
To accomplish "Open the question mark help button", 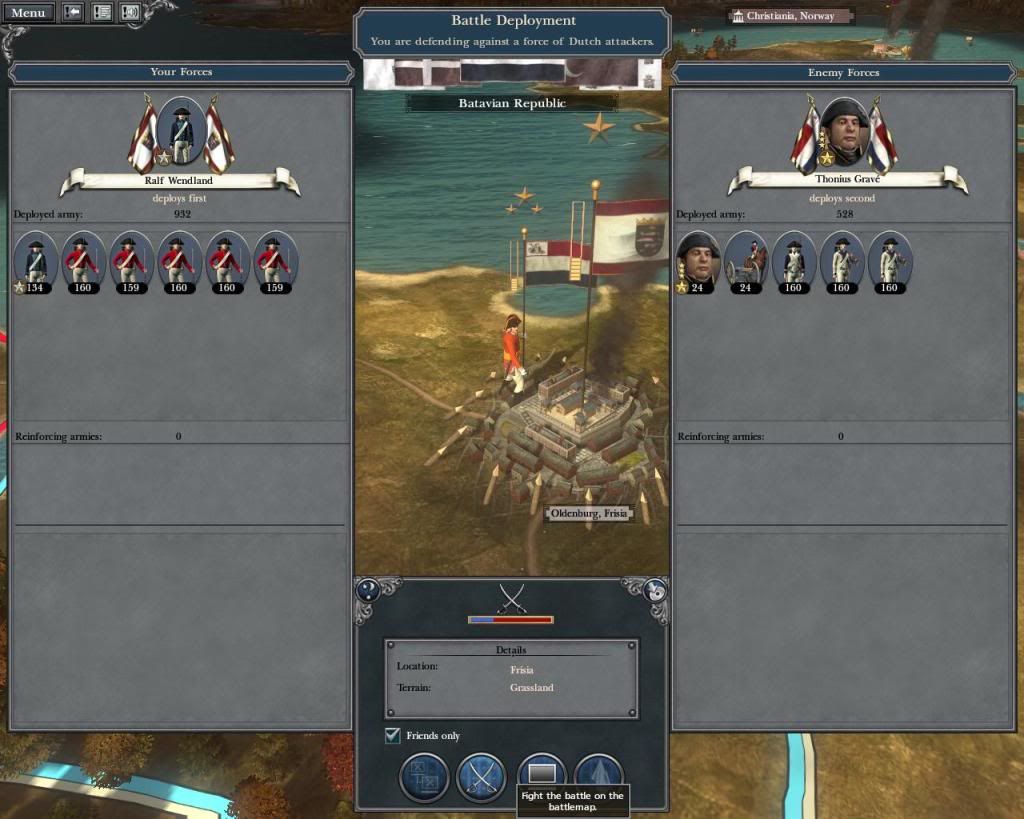I will point(368,590).
